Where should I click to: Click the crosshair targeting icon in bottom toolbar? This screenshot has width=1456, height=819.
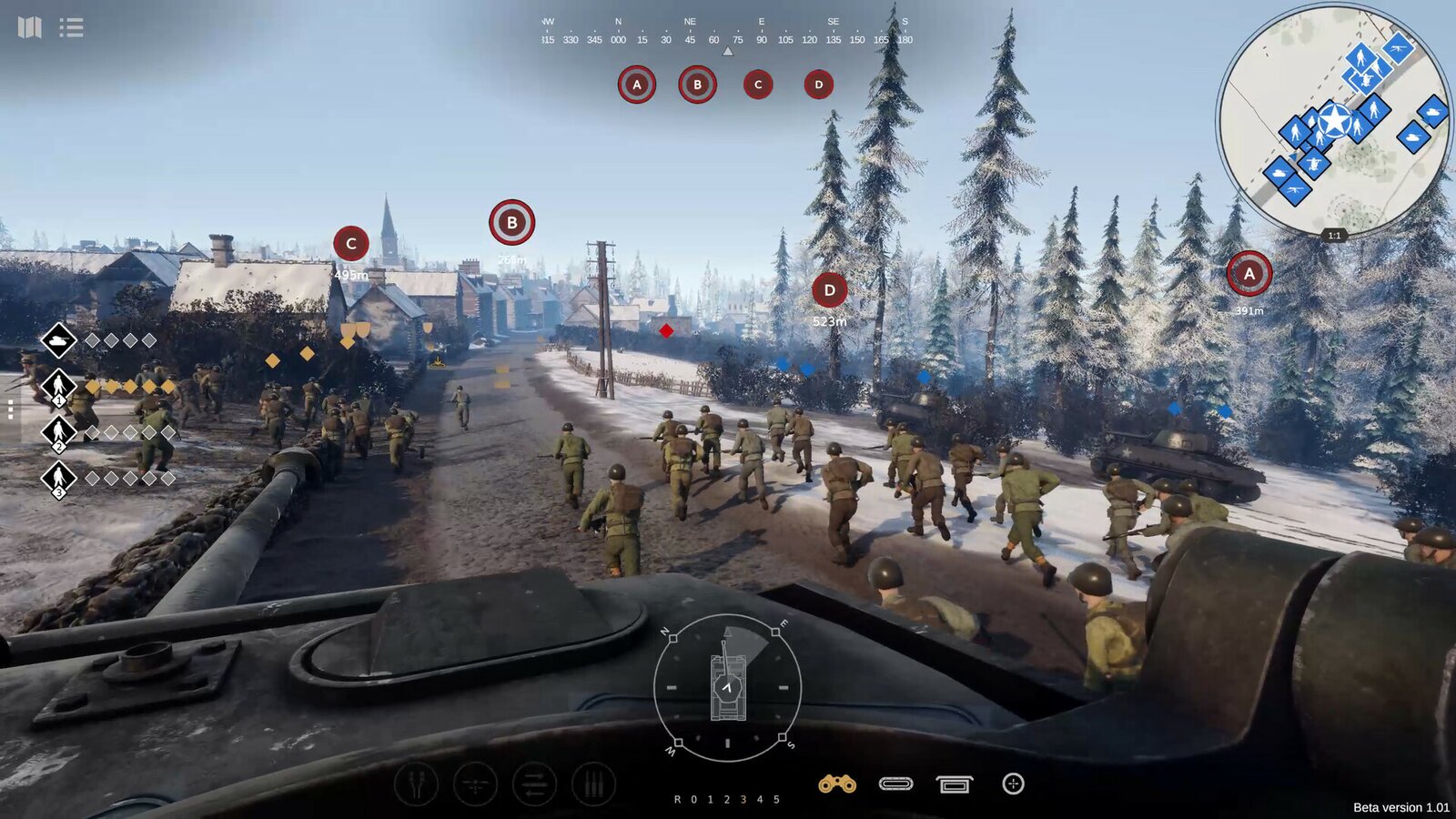pos(1014,783)
